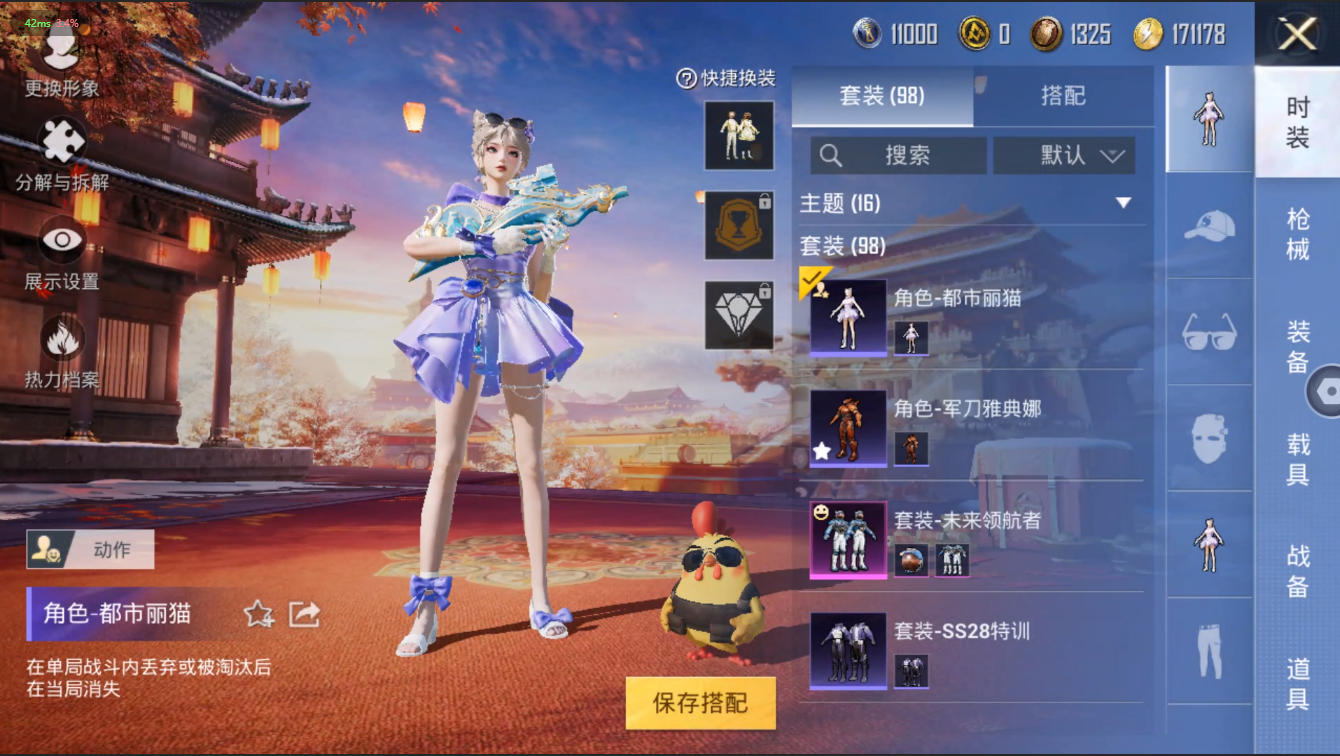This screenshot has height=756, width=1340.
Task: Open 更换形象 avatar change
Action: (61, 60)
